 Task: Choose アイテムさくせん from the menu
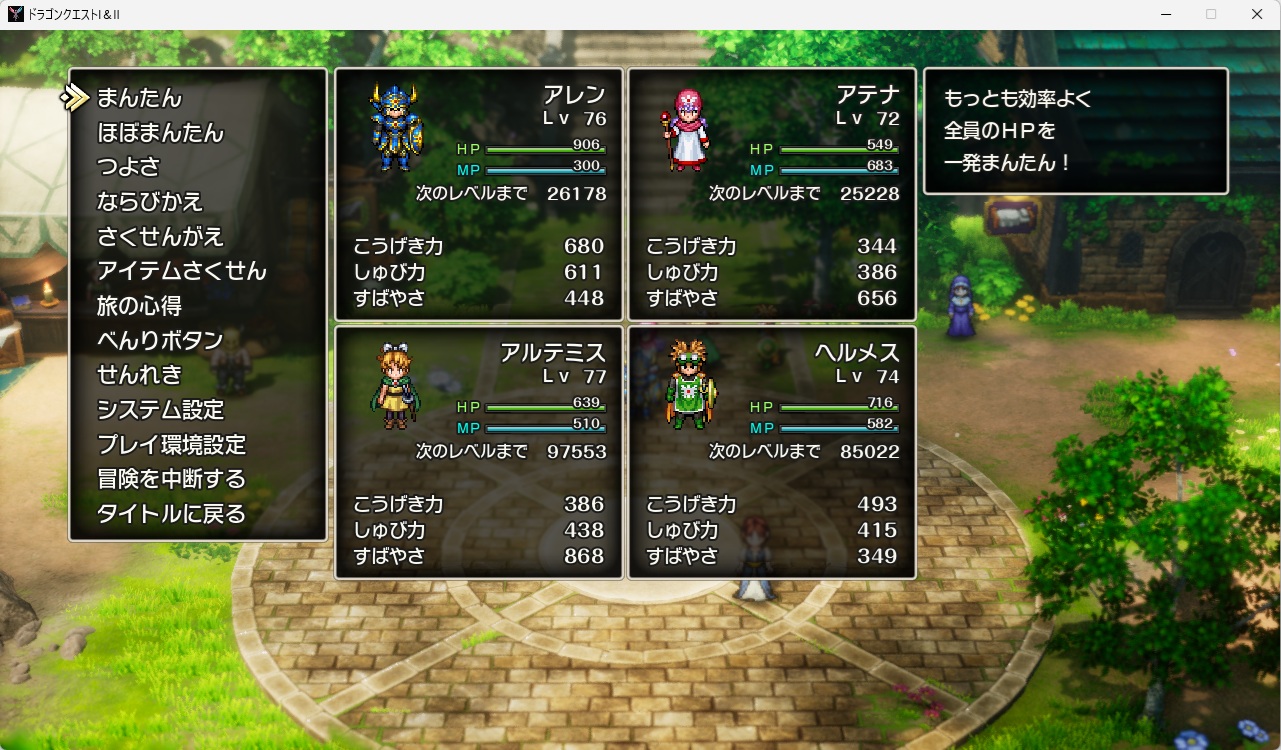[182, 271]
